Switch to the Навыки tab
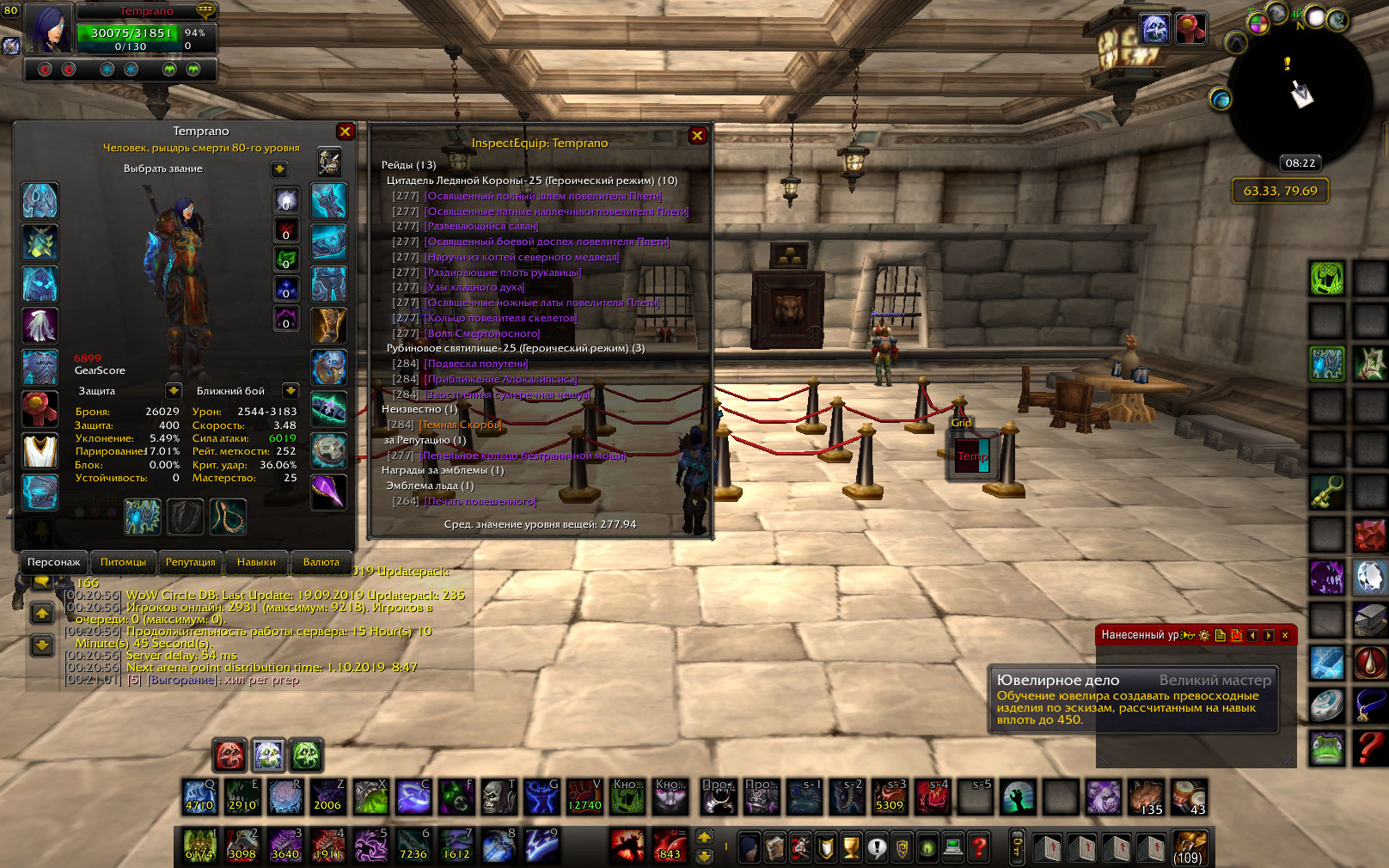Screen dimensions: 1389x868 [x=256, y=562]
